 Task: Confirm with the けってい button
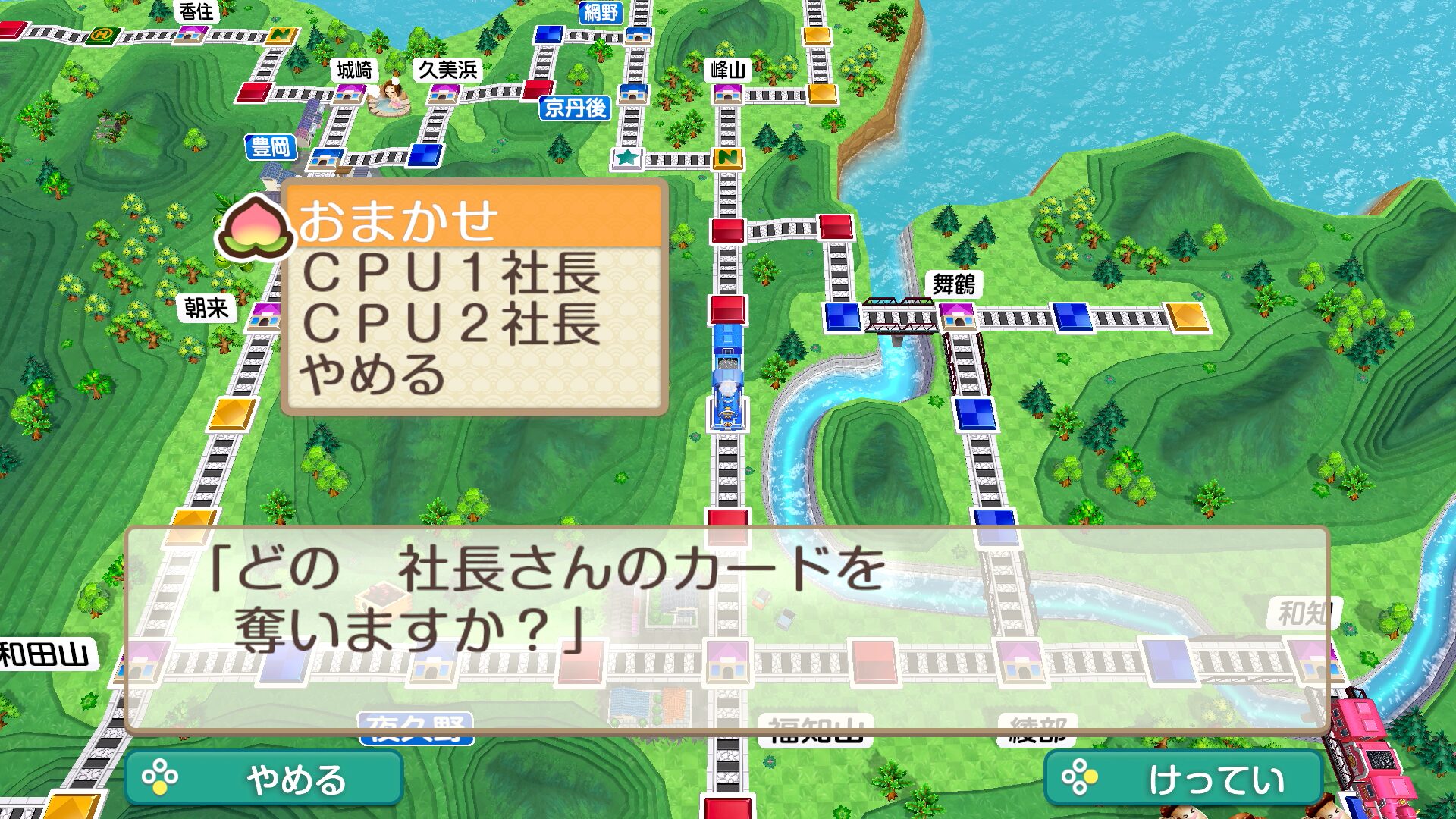pyautogui.click(x=1183, y=779)
